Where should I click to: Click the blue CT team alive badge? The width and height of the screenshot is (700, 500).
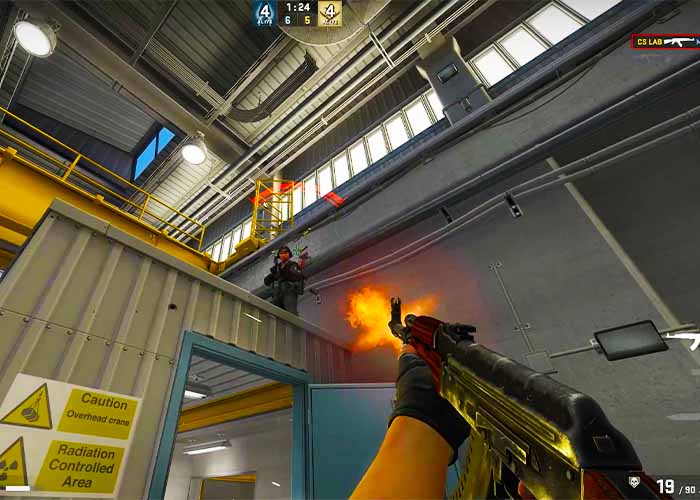pos(265,13)
